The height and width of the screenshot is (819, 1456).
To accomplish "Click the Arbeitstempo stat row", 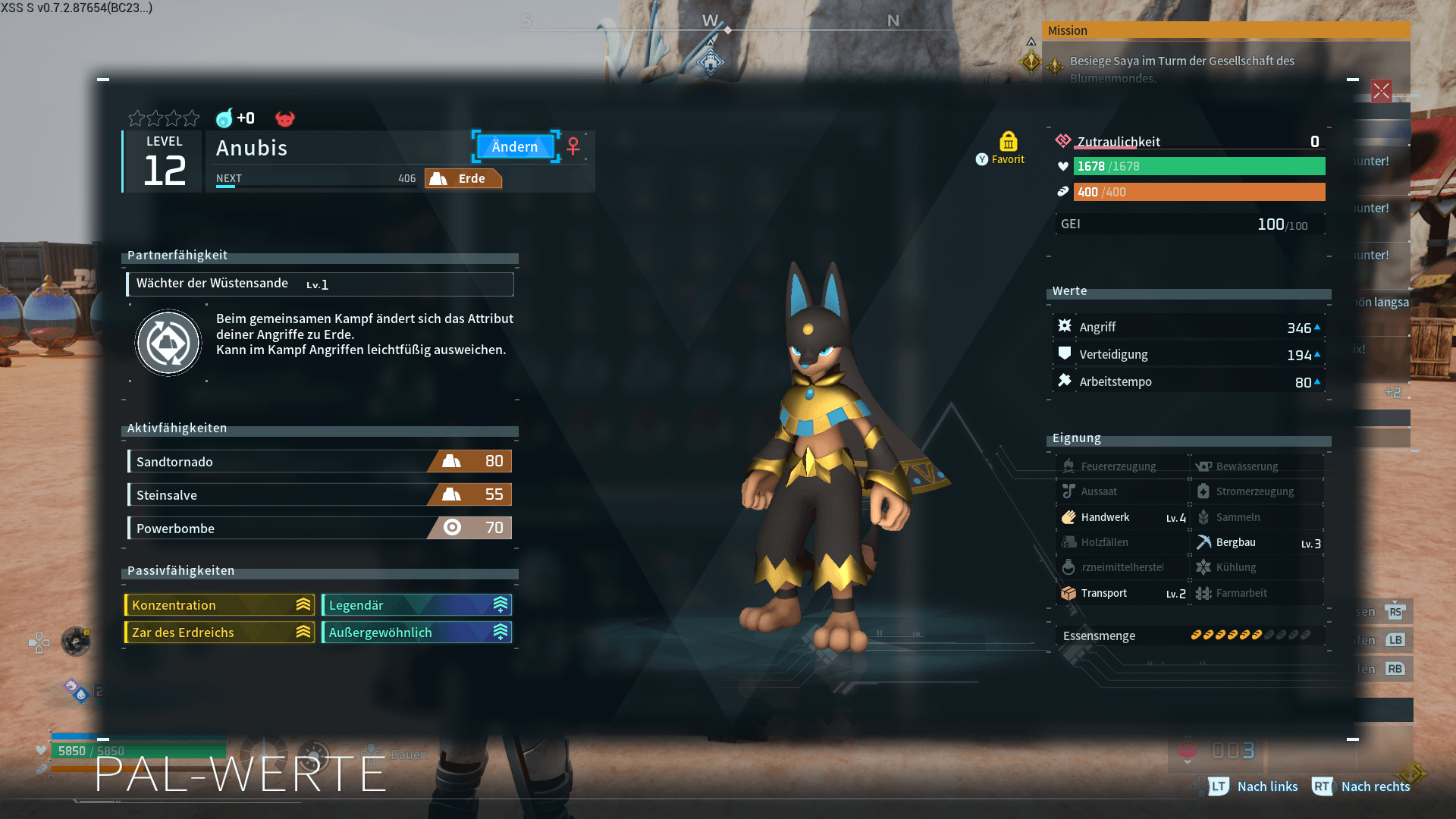I will tap(1188, 381).
